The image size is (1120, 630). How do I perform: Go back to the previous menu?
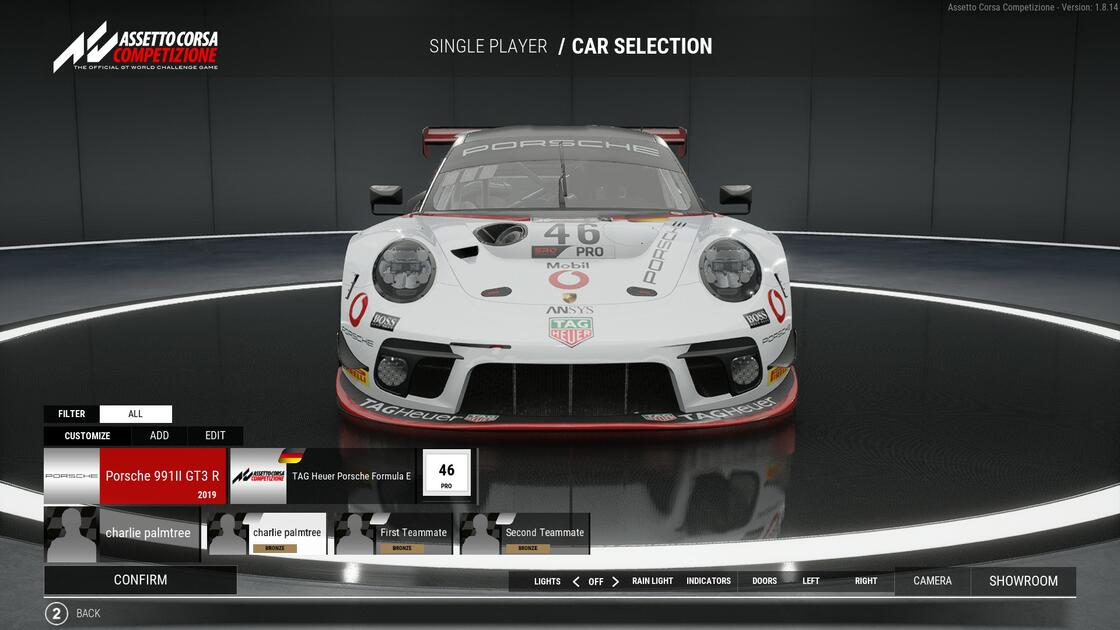coord(57,613)
